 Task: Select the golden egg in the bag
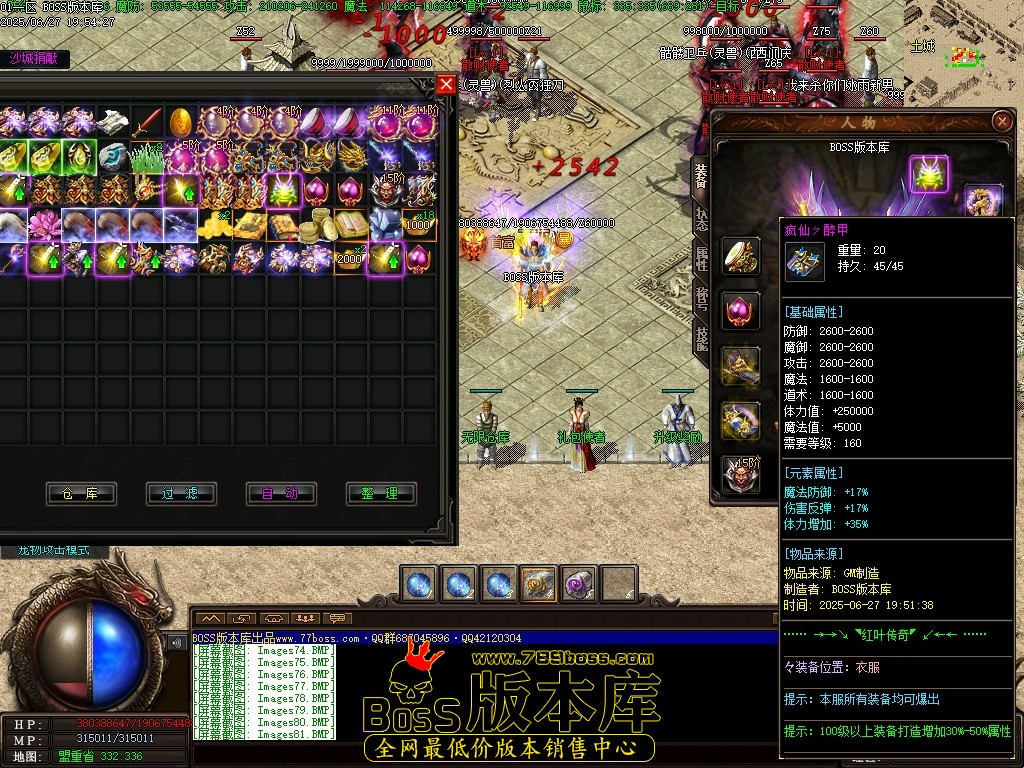point(181,123)
